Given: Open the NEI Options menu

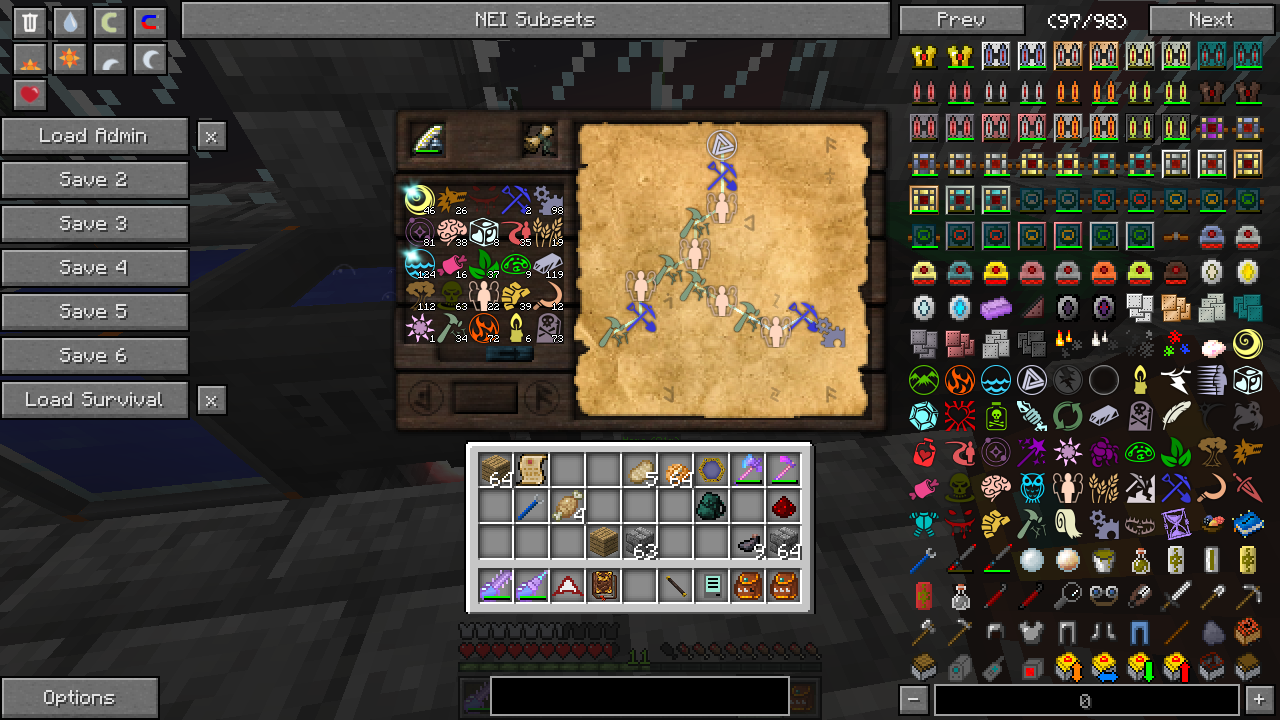Looking at the screenshot, I should pos(79,698).
